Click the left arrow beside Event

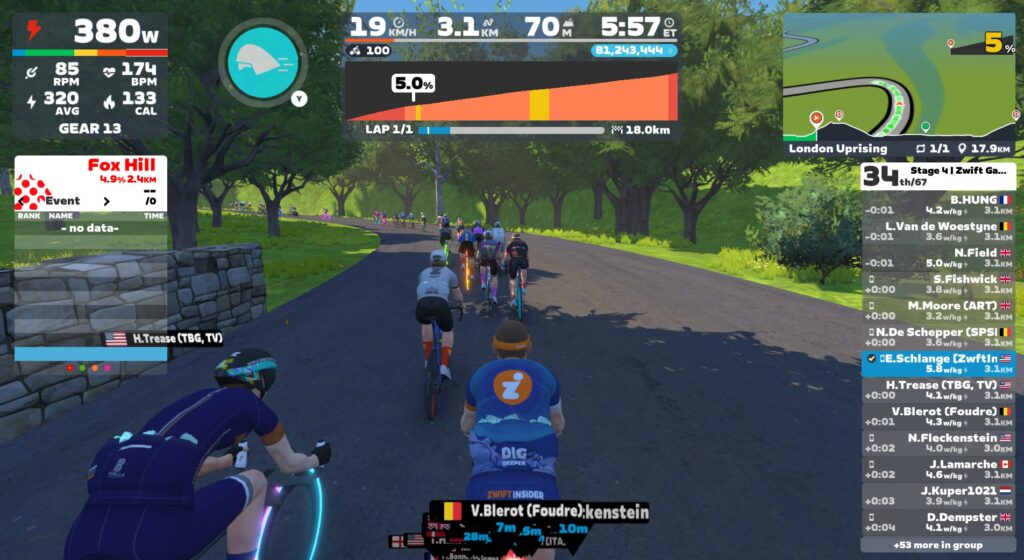tap(21, 201)
